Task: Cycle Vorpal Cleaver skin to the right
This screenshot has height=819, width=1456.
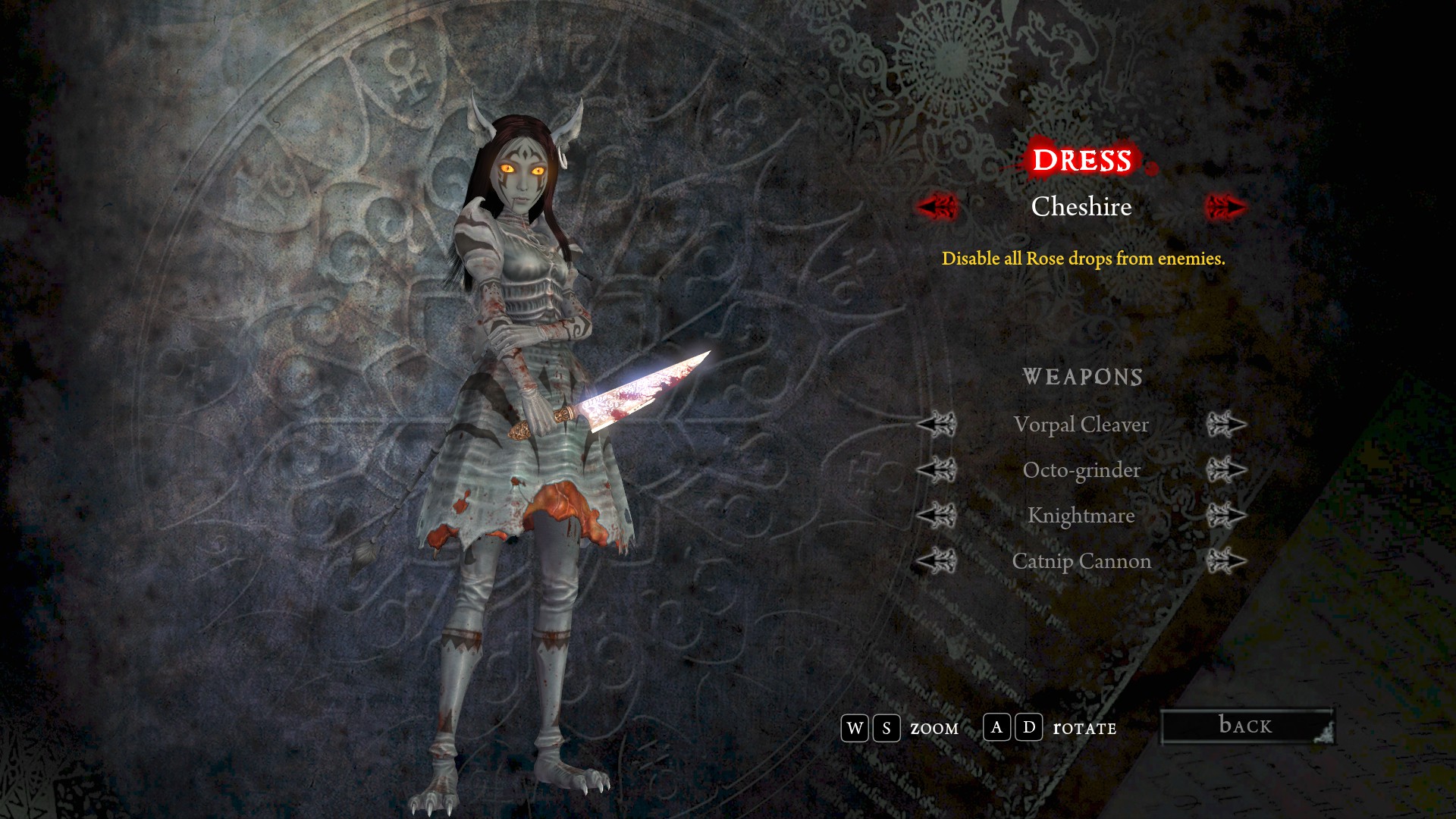Action: pos(1225,425)
